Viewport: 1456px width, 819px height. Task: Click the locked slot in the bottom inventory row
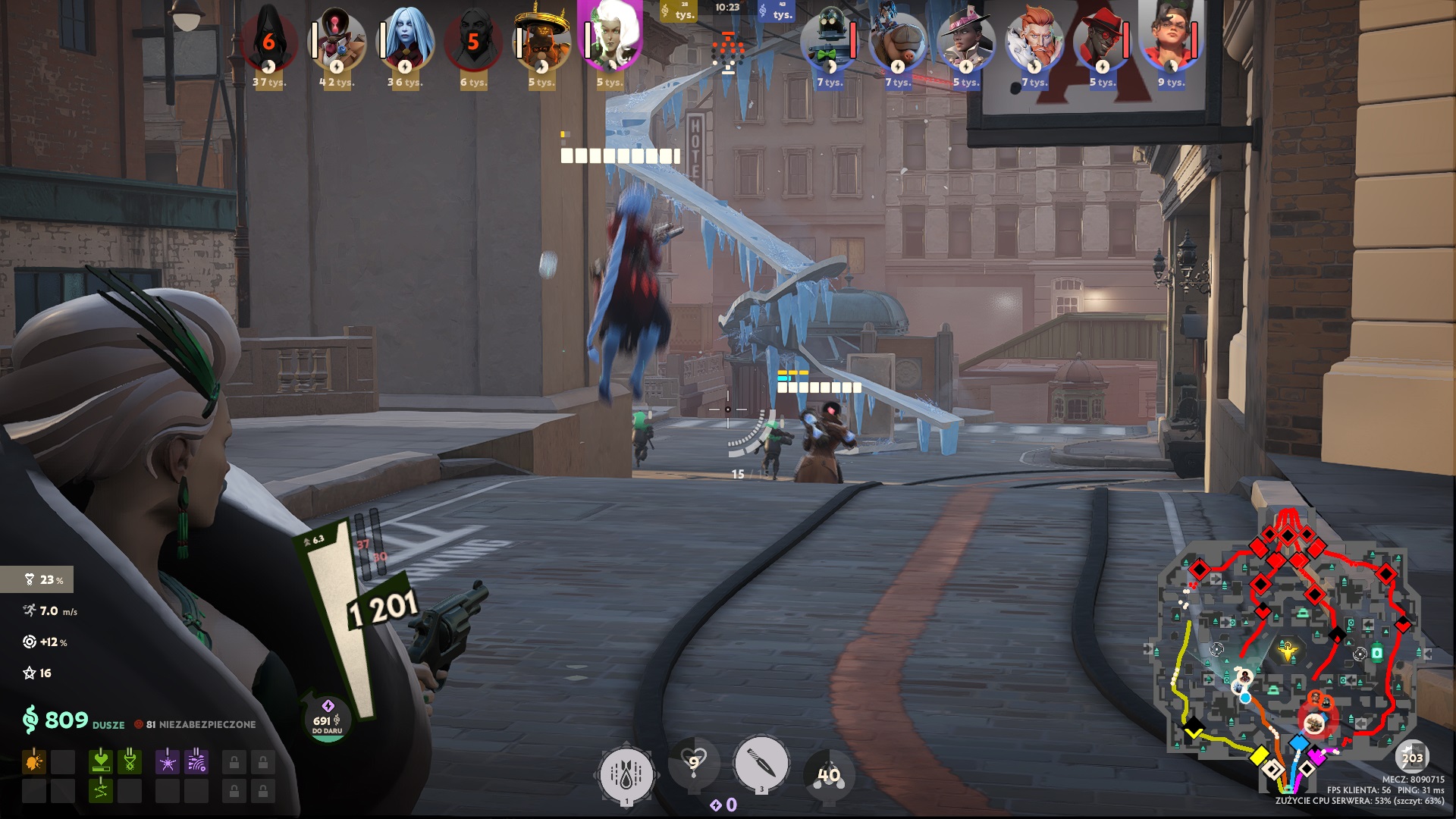click(234, 791)
